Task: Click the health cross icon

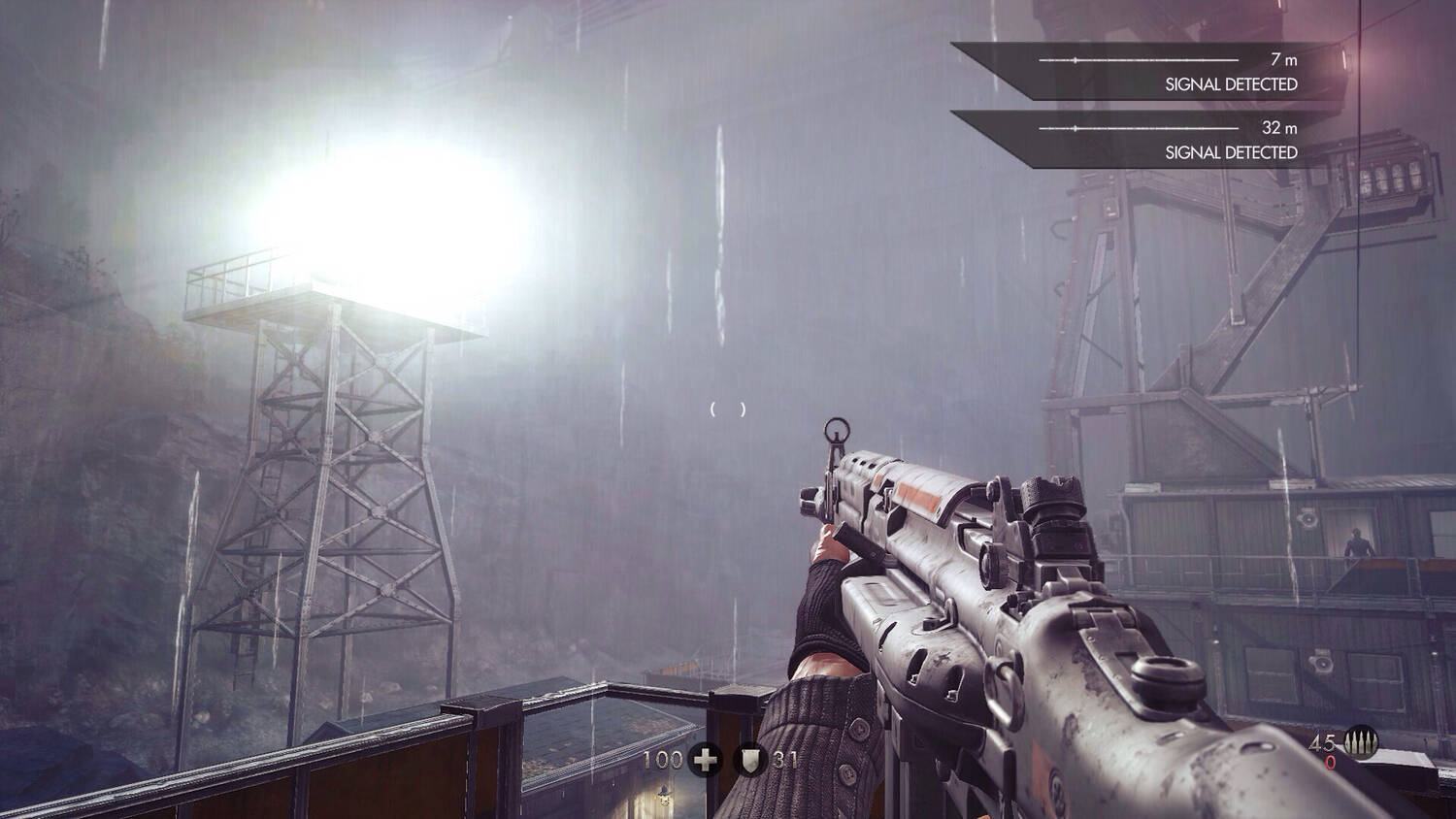Action: (706, 760)
